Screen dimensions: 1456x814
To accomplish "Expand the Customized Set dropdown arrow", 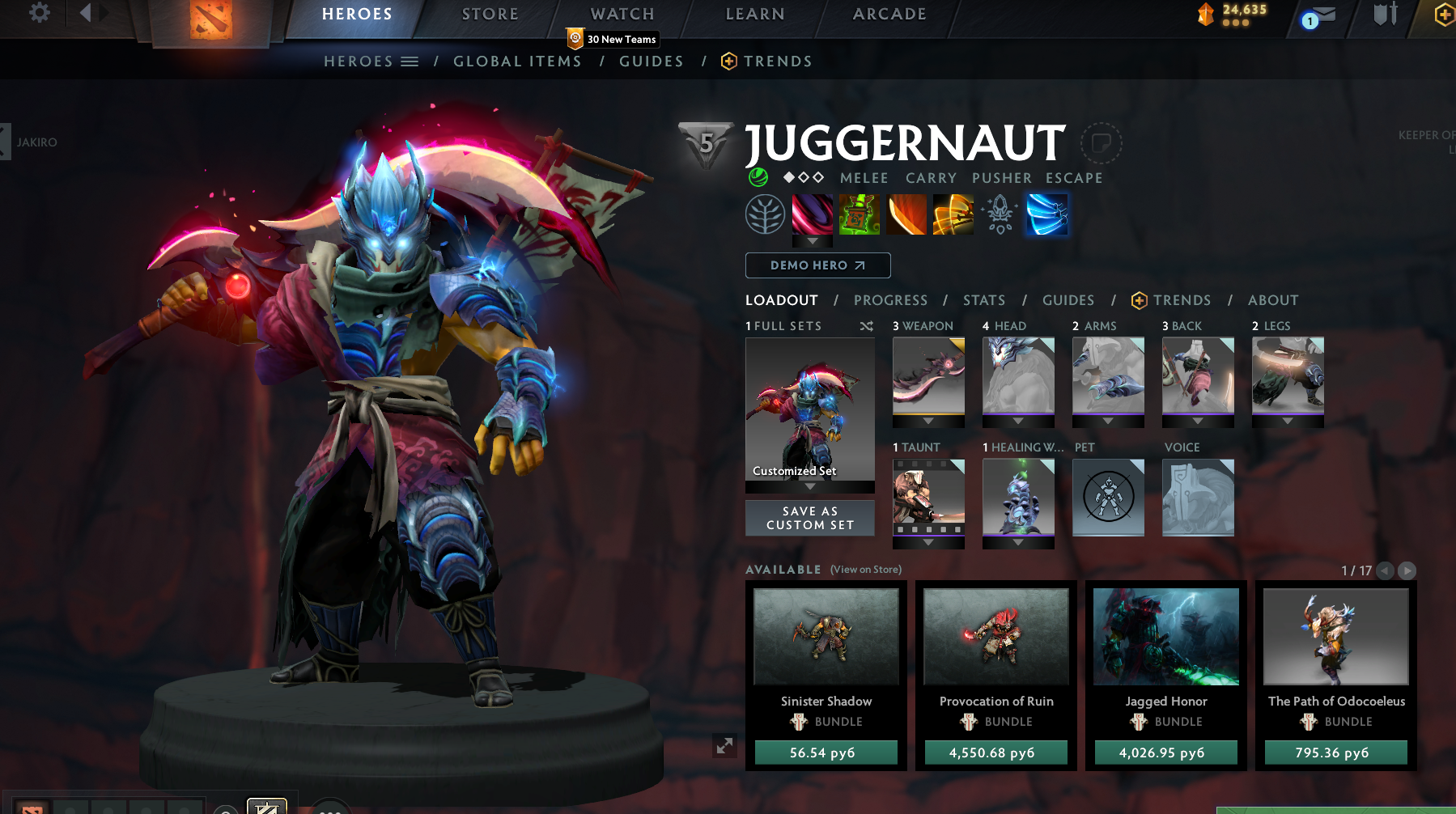I will (809, 485).
